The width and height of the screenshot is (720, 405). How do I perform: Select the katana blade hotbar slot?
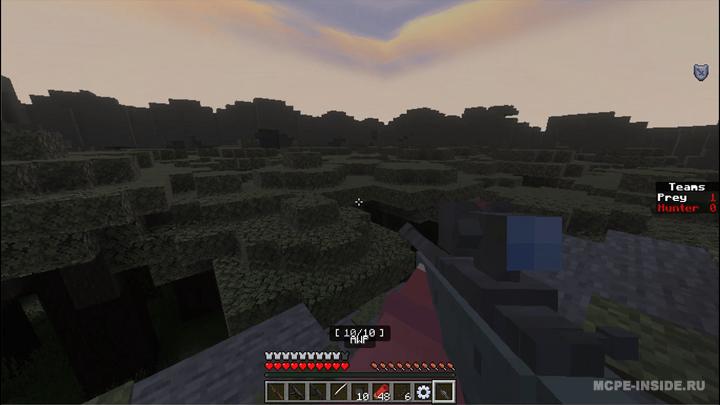(x=338, y=392)
